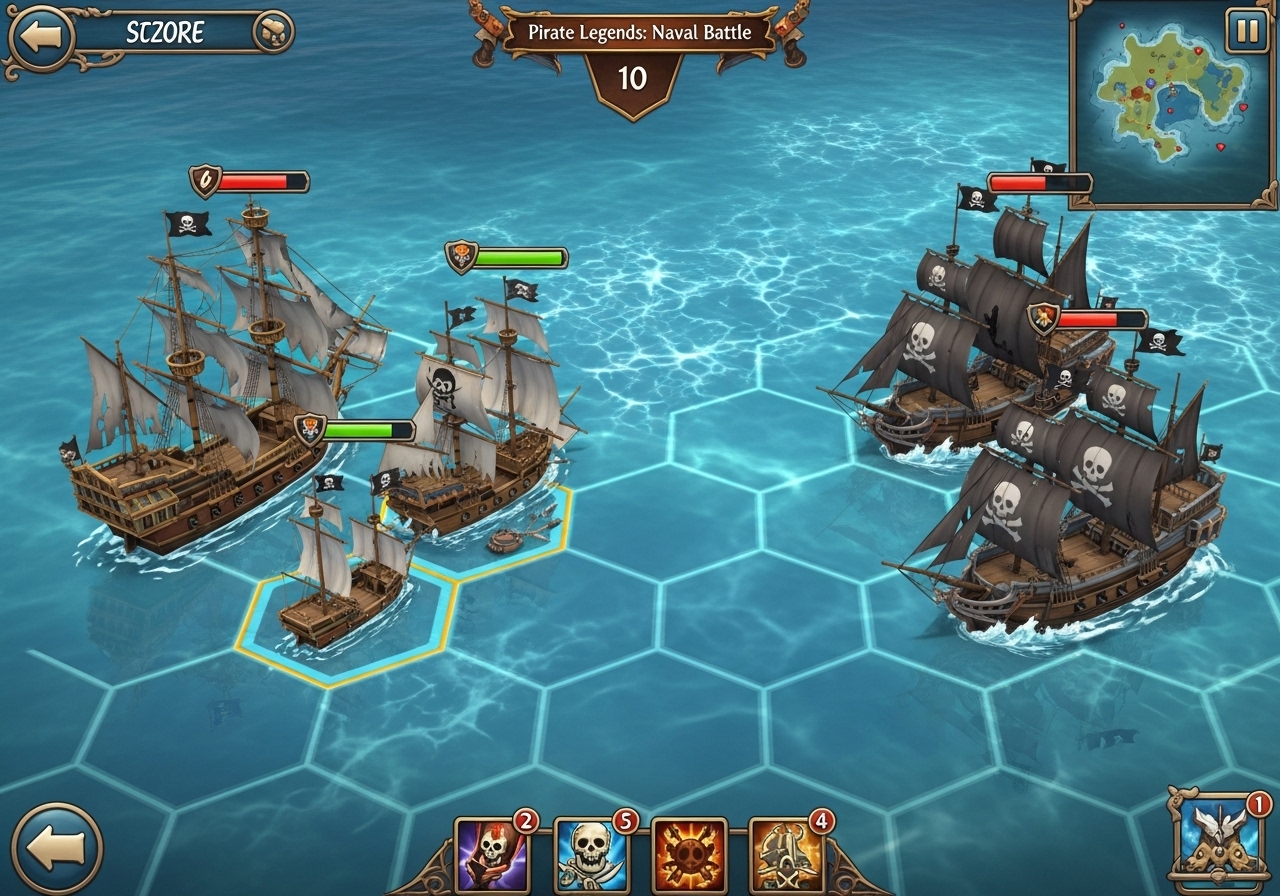
Task: Select the horned helmet ability
Action: (x=786, y=855)
